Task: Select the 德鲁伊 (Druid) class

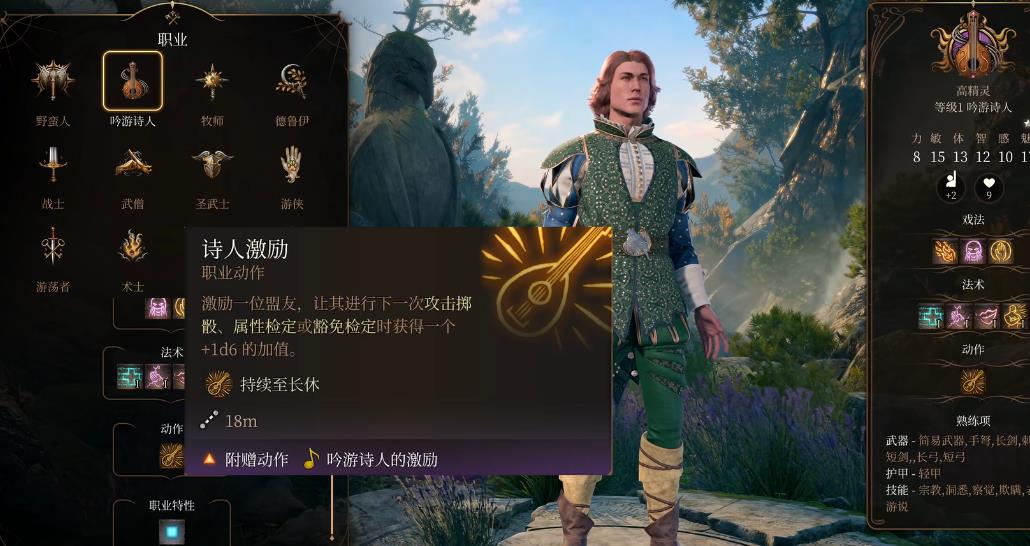Action: coord(292,82)
